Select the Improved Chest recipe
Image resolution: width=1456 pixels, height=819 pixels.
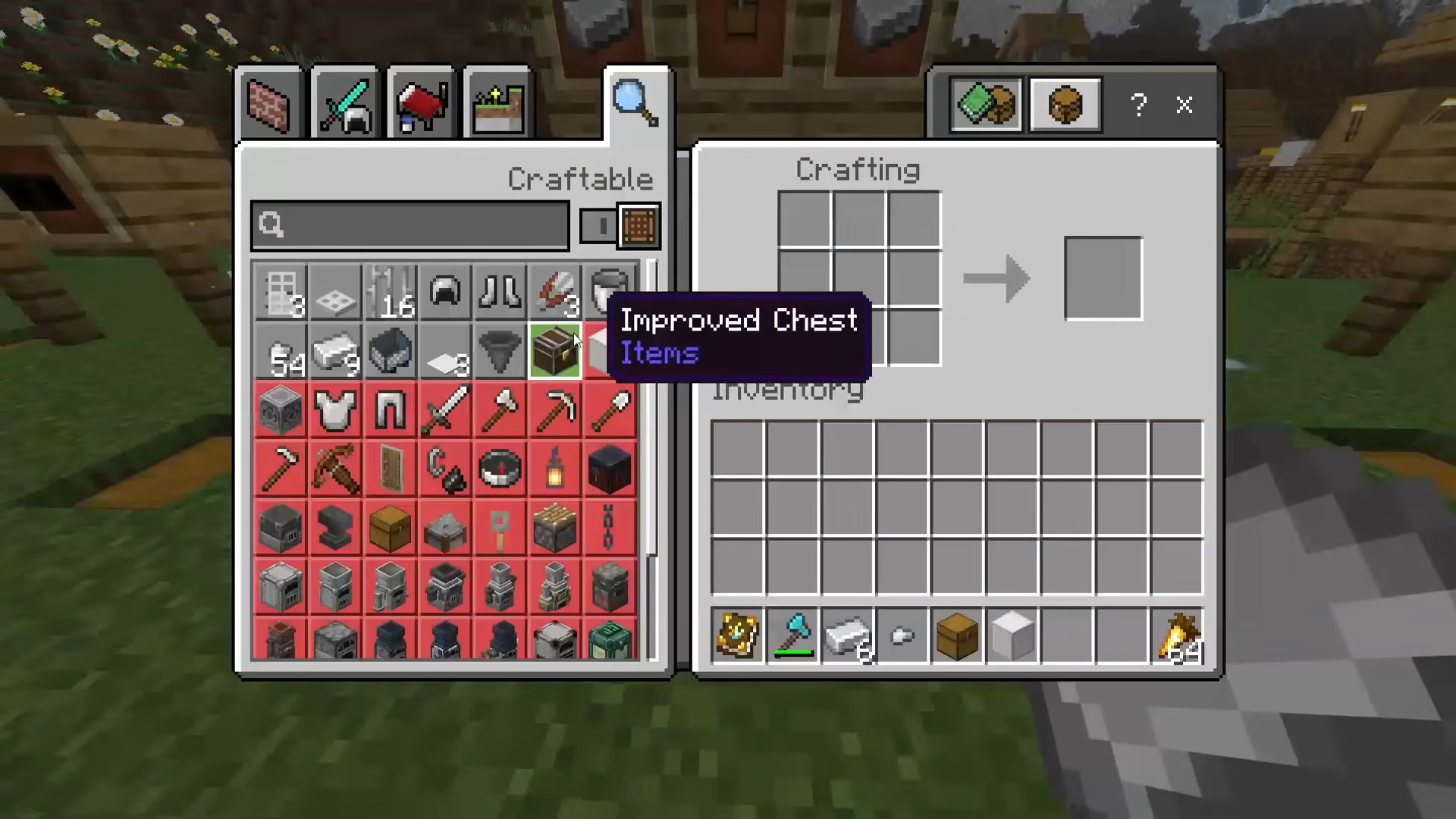[x=555, y=351]
